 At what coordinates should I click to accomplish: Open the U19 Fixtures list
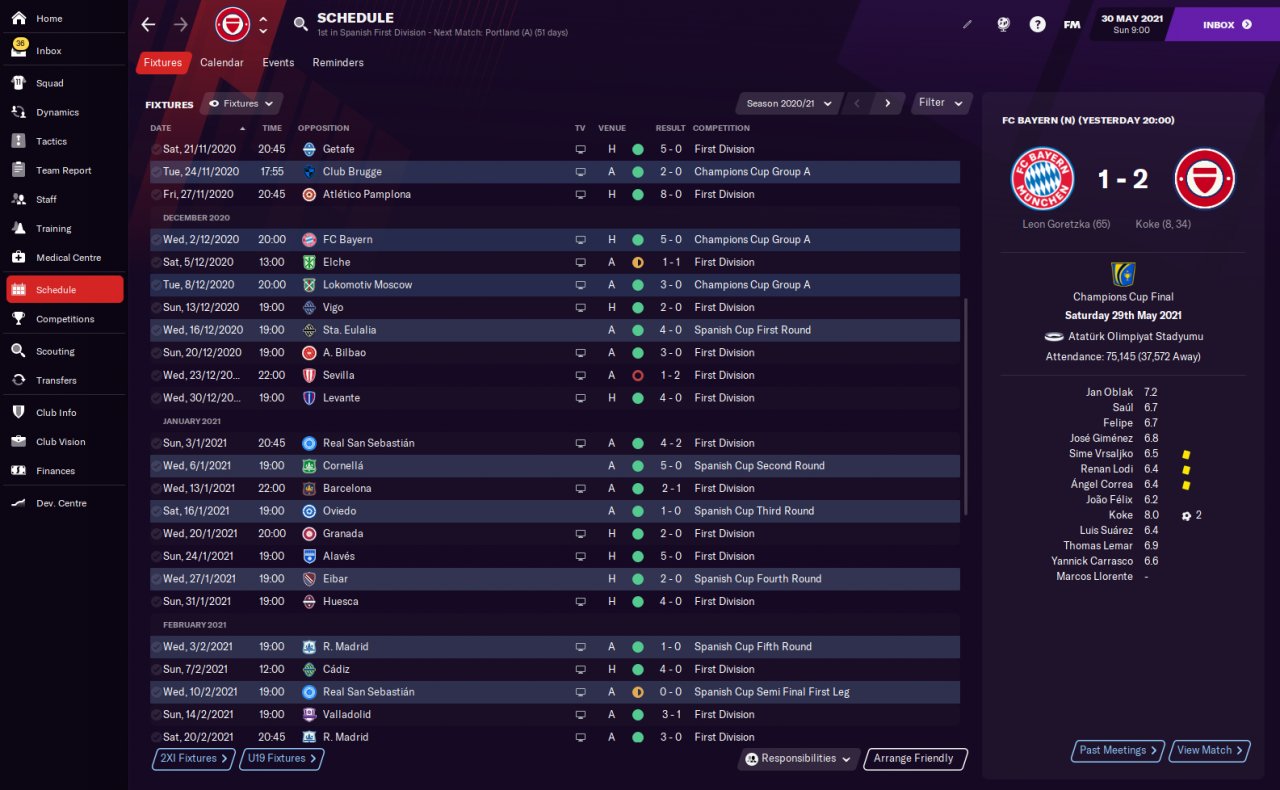281,759
